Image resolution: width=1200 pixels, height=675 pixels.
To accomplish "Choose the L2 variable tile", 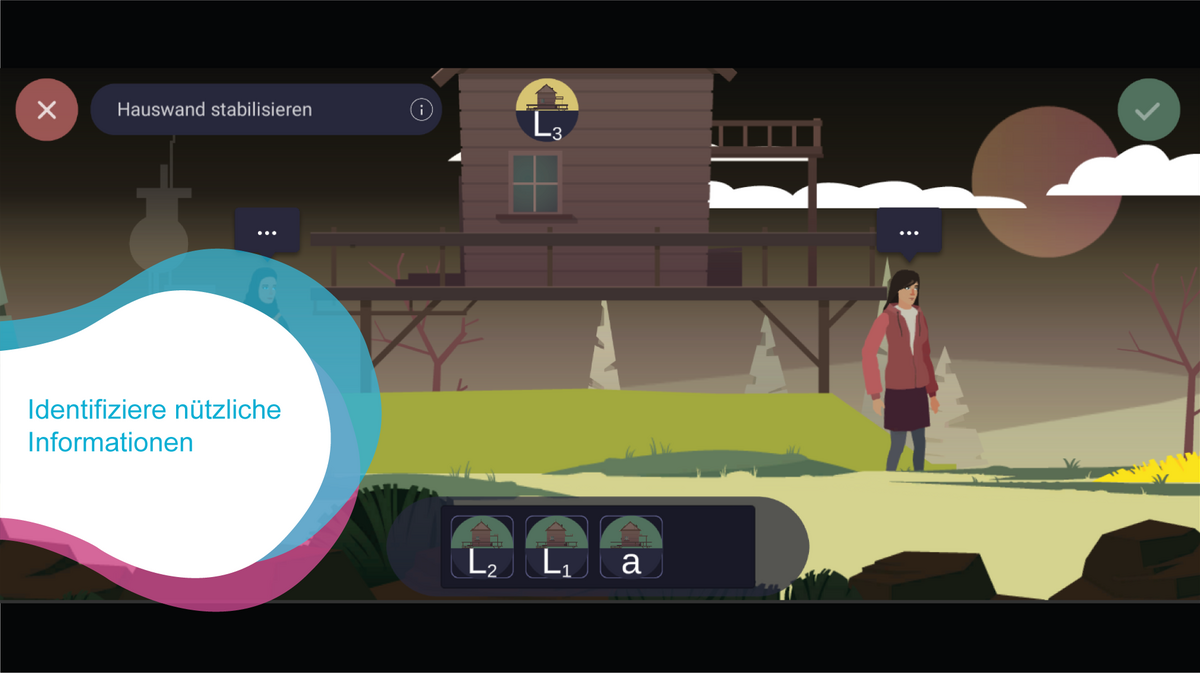I will [482, 547].
